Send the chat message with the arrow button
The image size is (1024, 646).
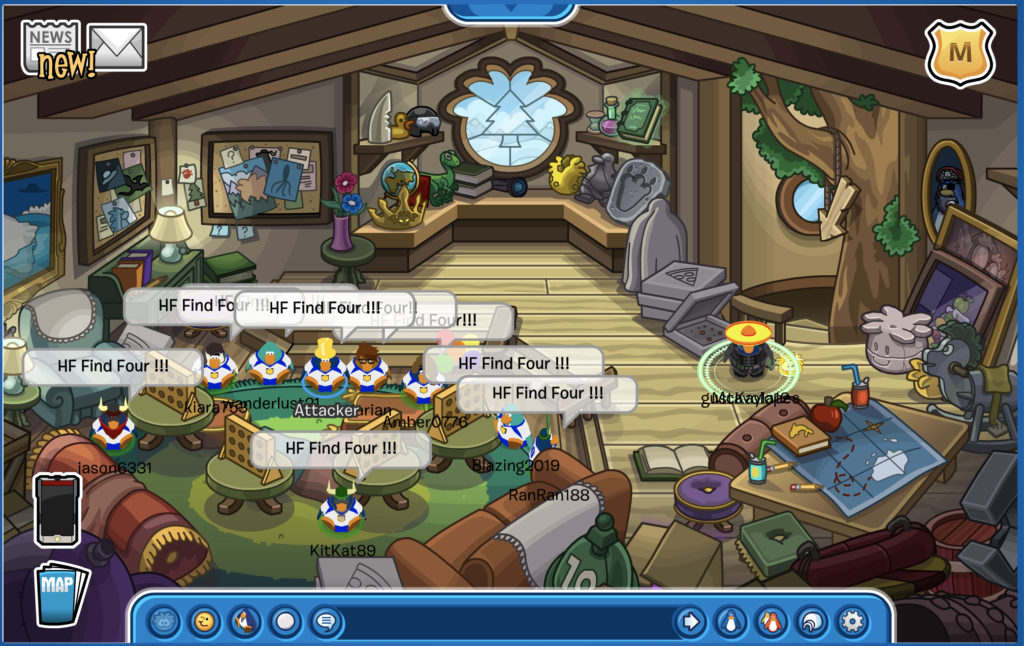(x=689, y=622)
